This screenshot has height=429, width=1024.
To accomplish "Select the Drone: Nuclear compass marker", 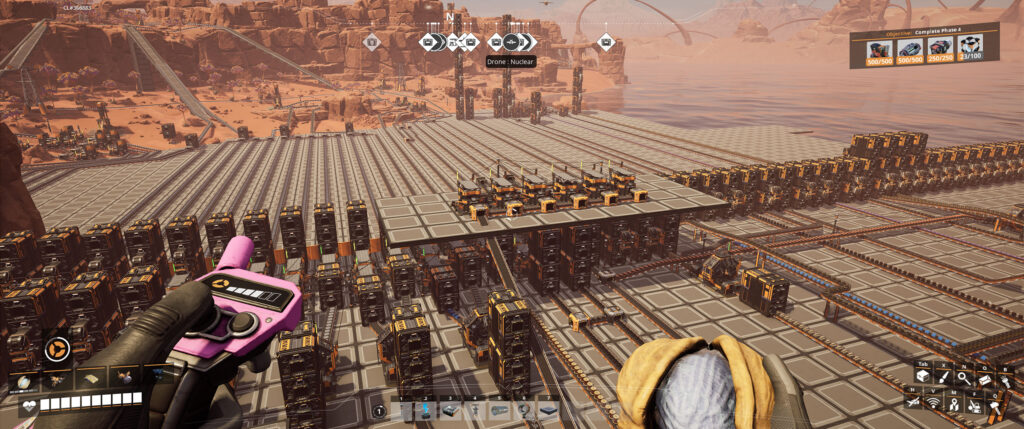I will [511, 42].
